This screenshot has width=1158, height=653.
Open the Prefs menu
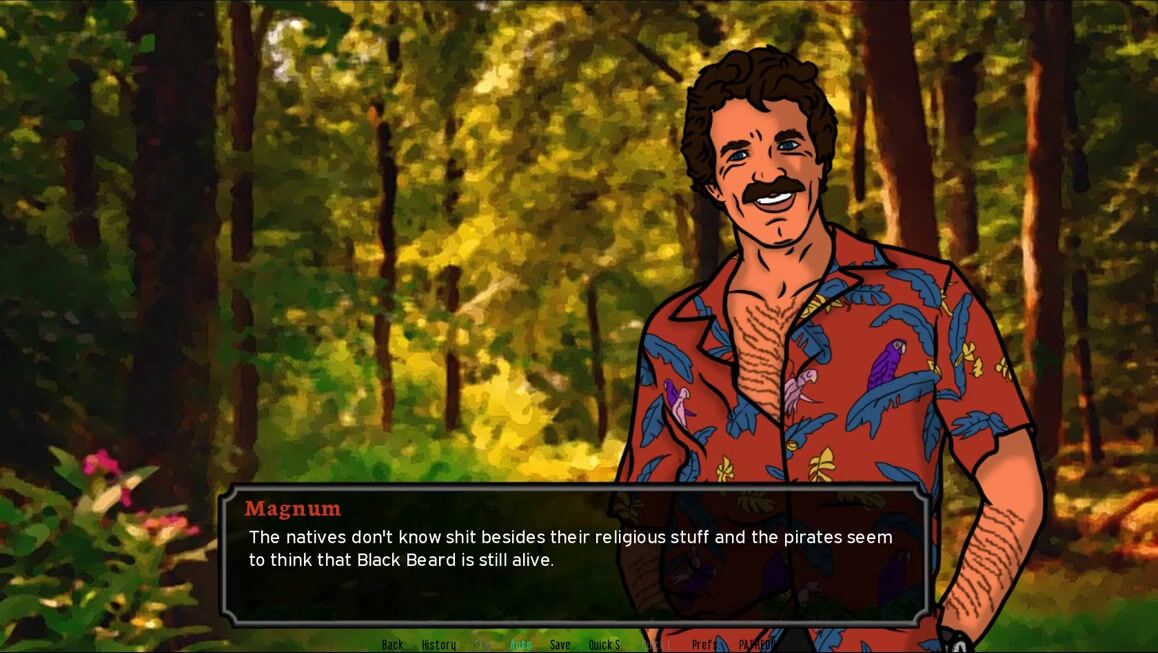tap(704, 645)
